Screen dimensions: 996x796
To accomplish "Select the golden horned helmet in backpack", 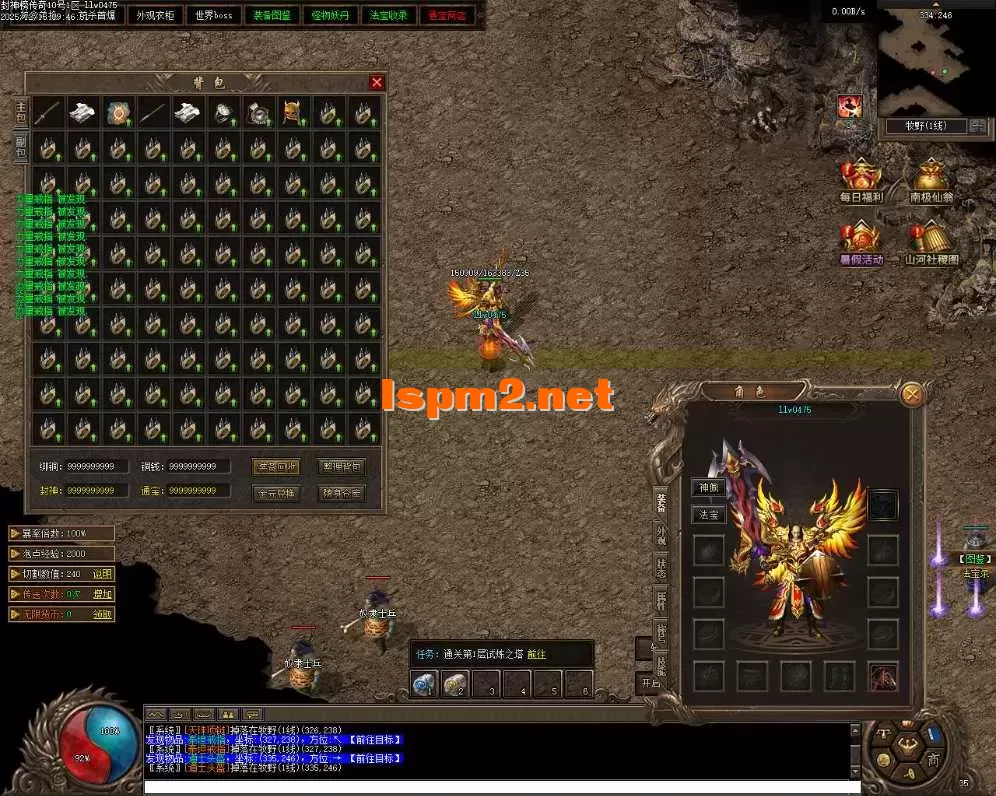I will click(293, 113).
